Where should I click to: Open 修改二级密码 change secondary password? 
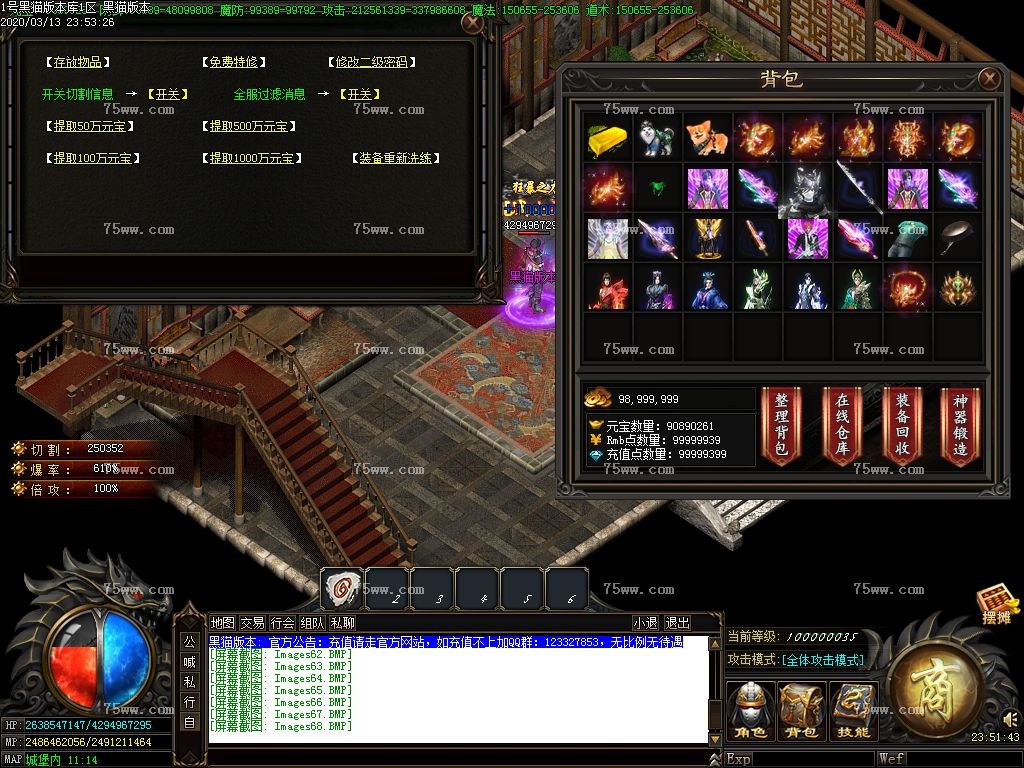(371, 62)
